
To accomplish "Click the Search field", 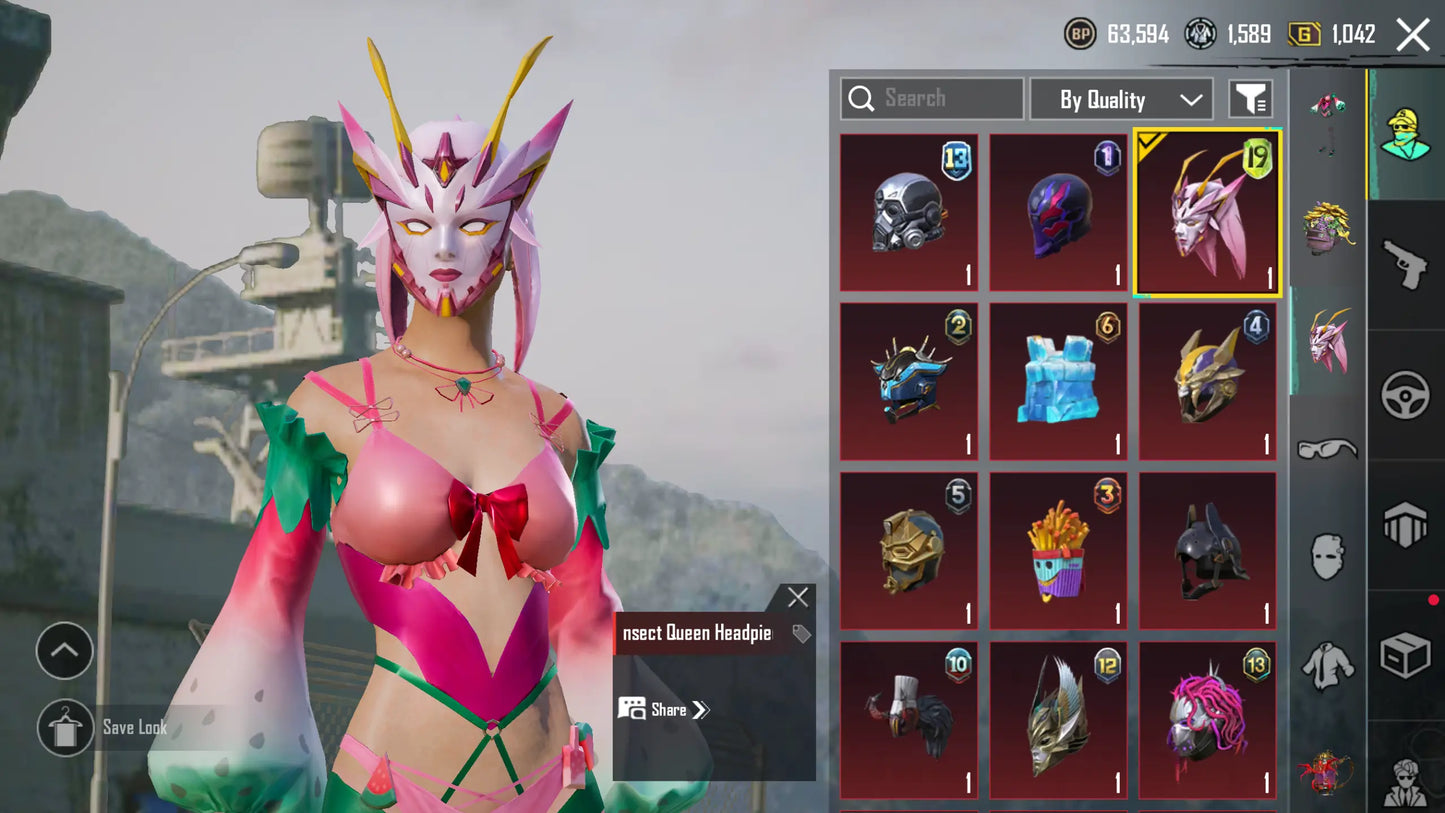I will coord(931,98).
